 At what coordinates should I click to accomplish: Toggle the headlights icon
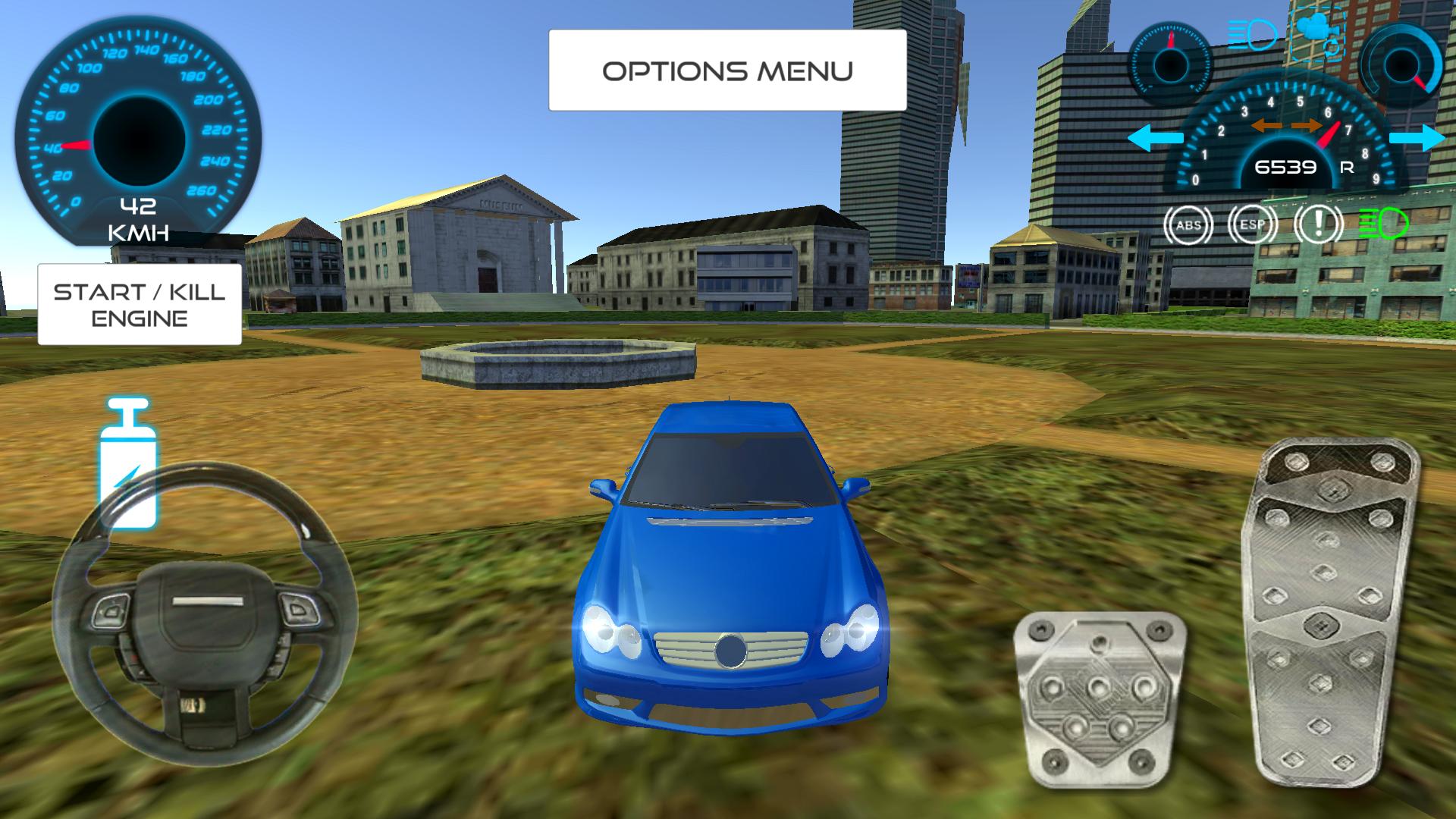pos(1251,33)
